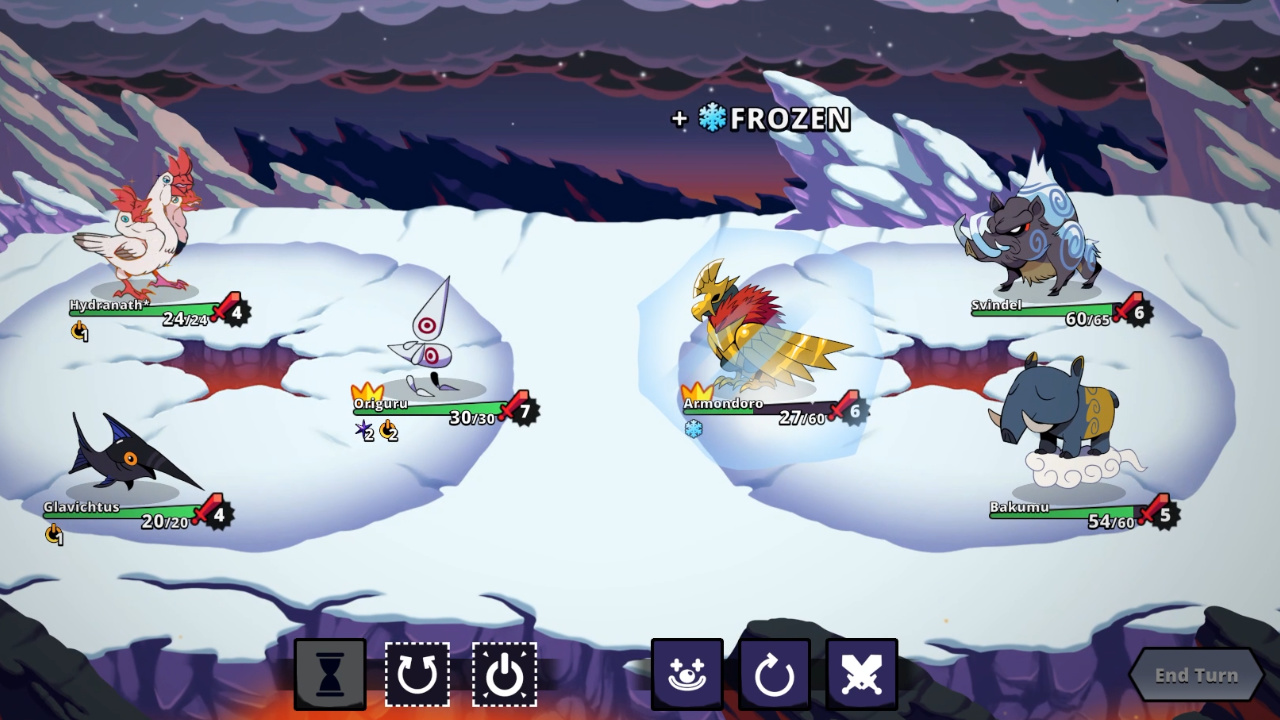
Task: Inspect the frozen snowflake status on Armondoro
Action: (693, 429)
